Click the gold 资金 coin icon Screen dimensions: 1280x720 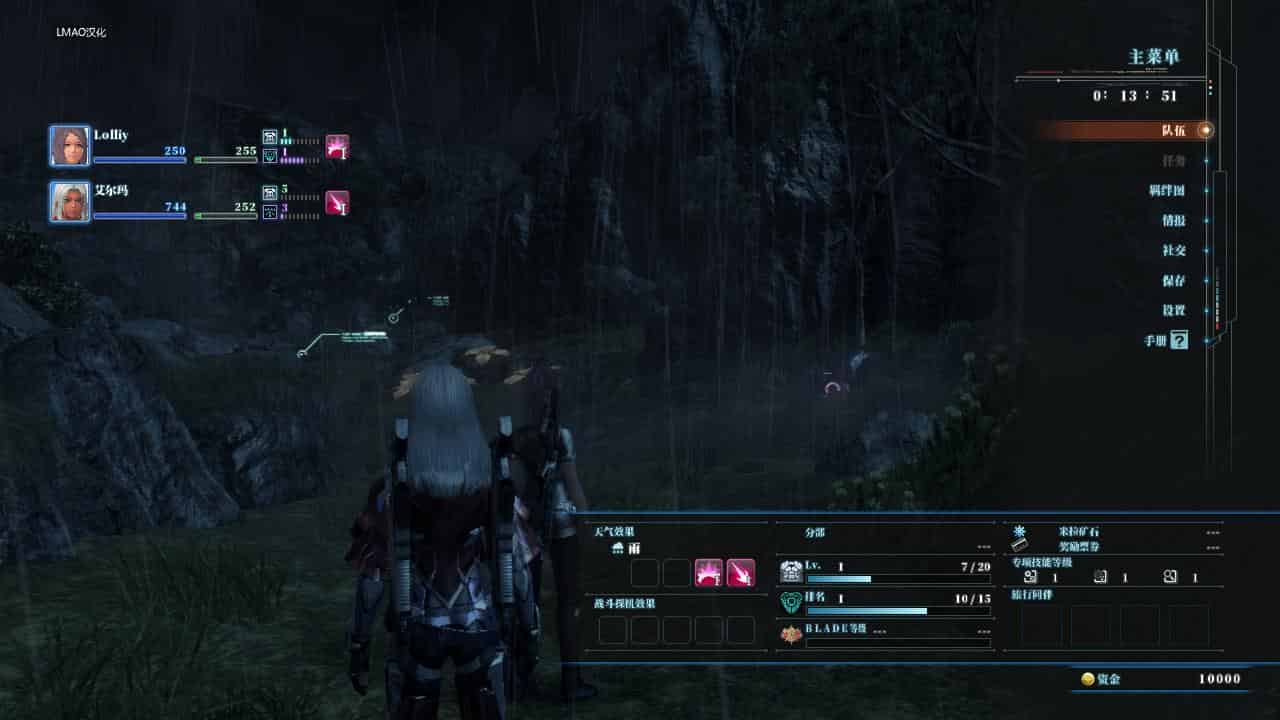coord(1088,679)
